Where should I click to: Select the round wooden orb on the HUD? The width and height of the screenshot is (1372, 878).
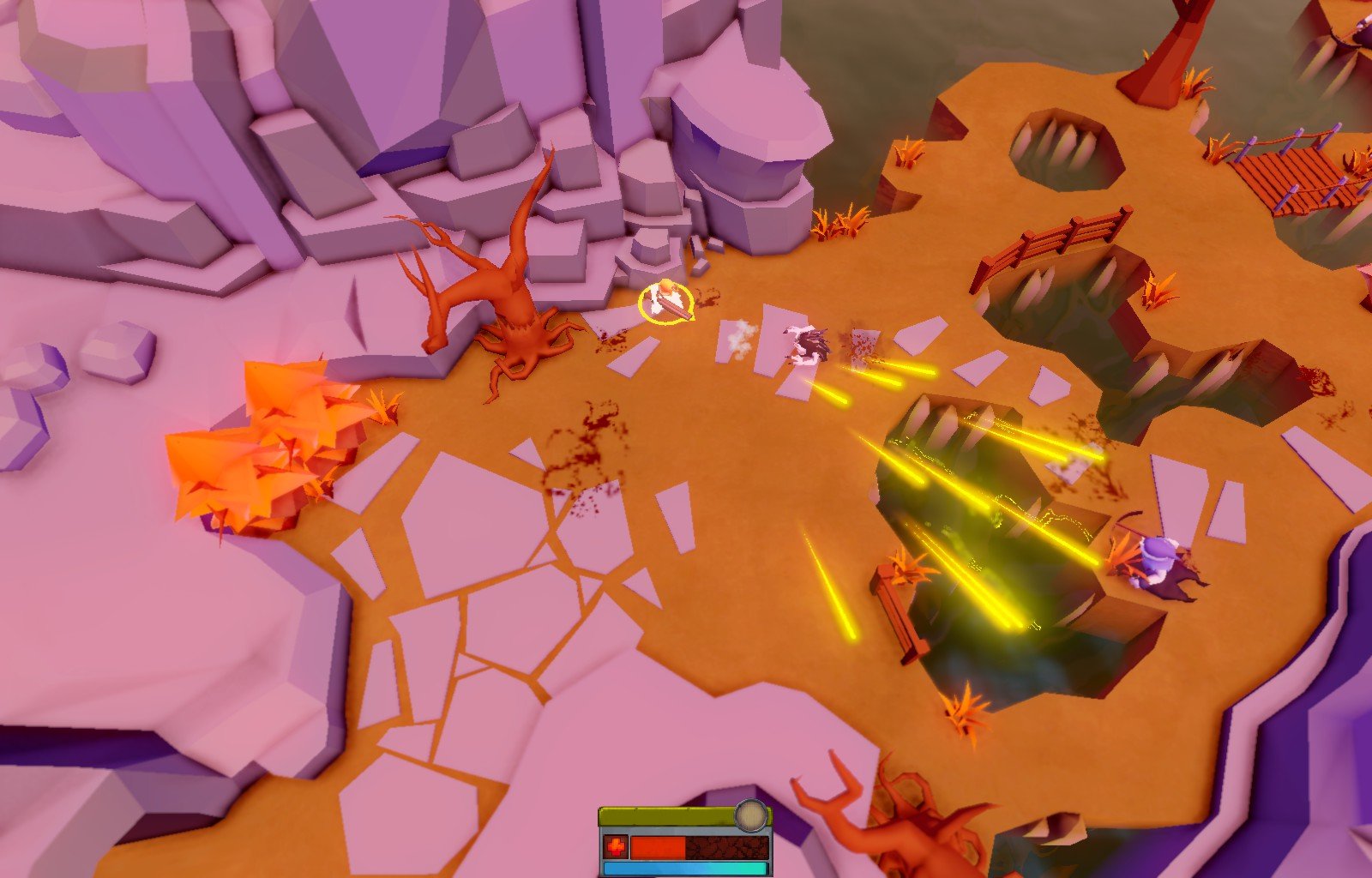click(751, 815)
